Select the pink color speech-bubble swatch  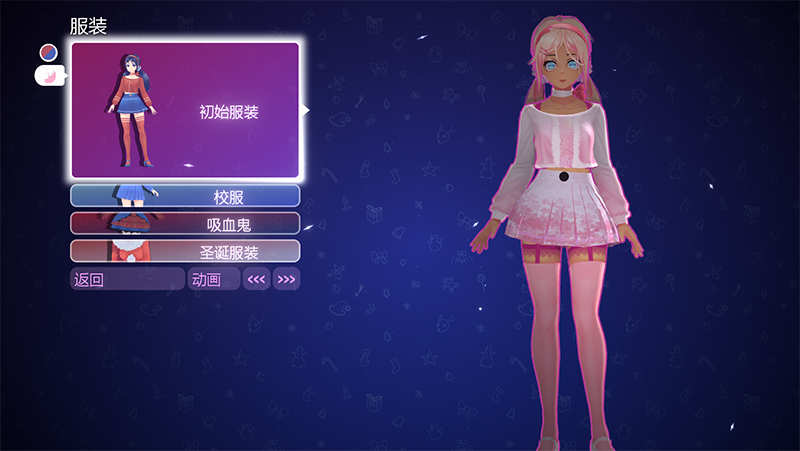pyautogui.click(x=49, y=75)
